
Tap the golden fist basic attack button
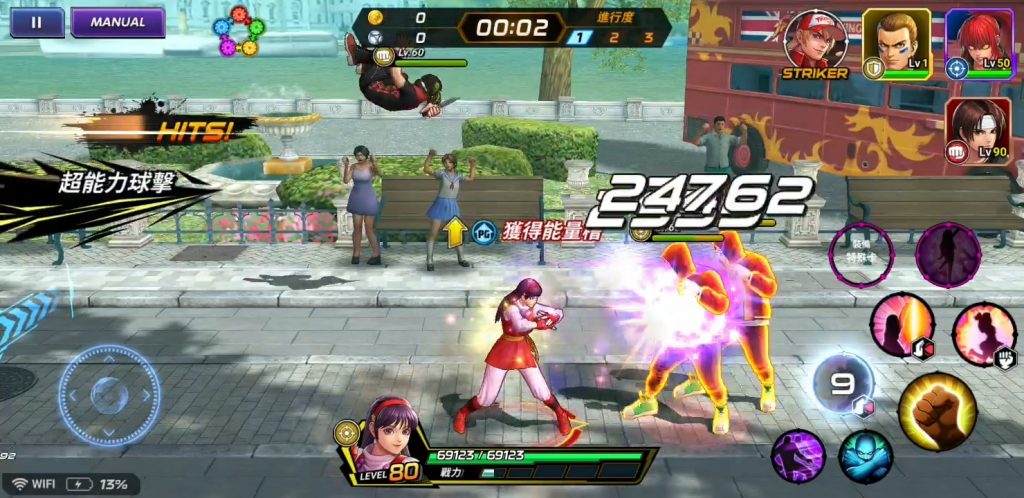coord(937,410)
